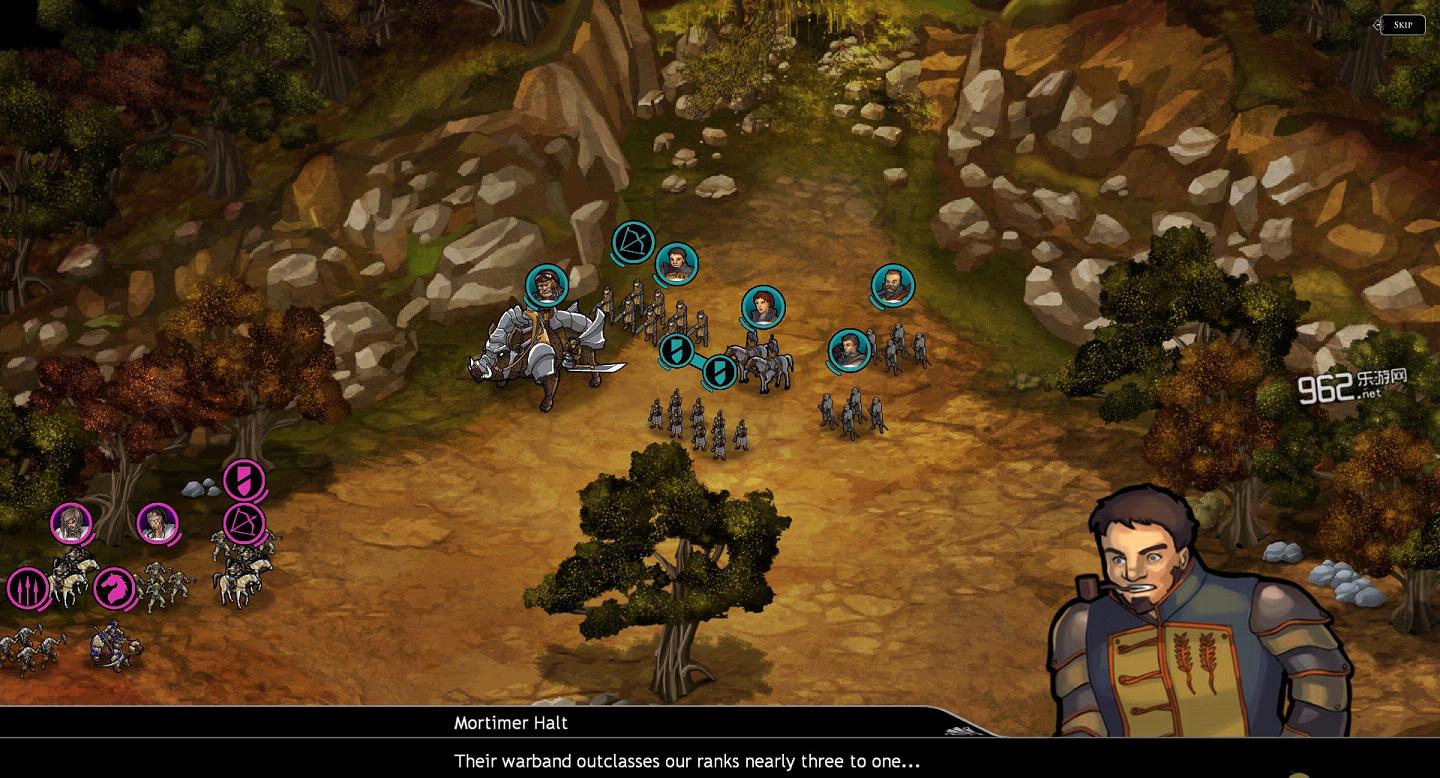
Task: Select the magenta three-spears unit badge
Action: tap(27, 588)
